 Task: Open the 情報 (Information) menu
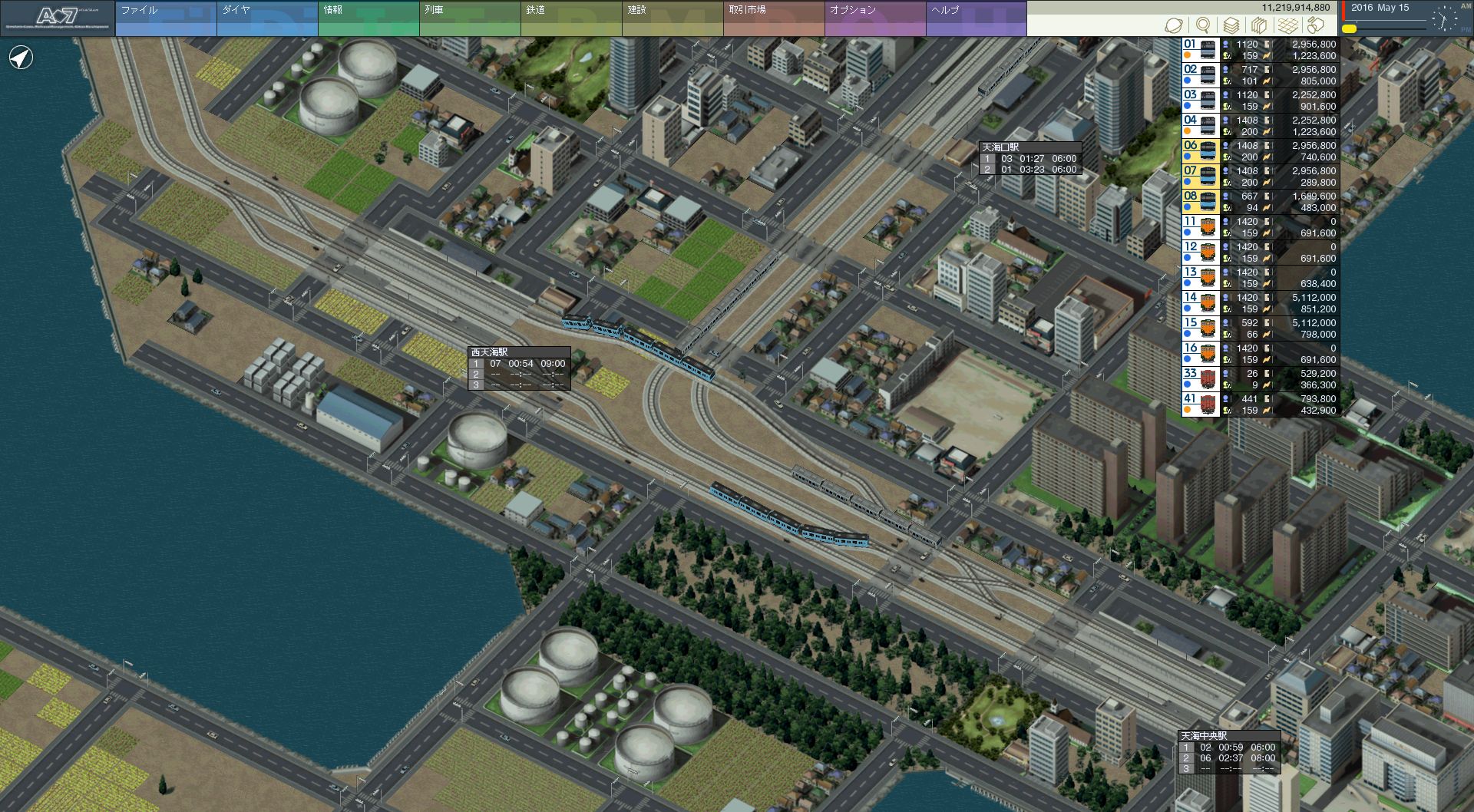(368, 18)
